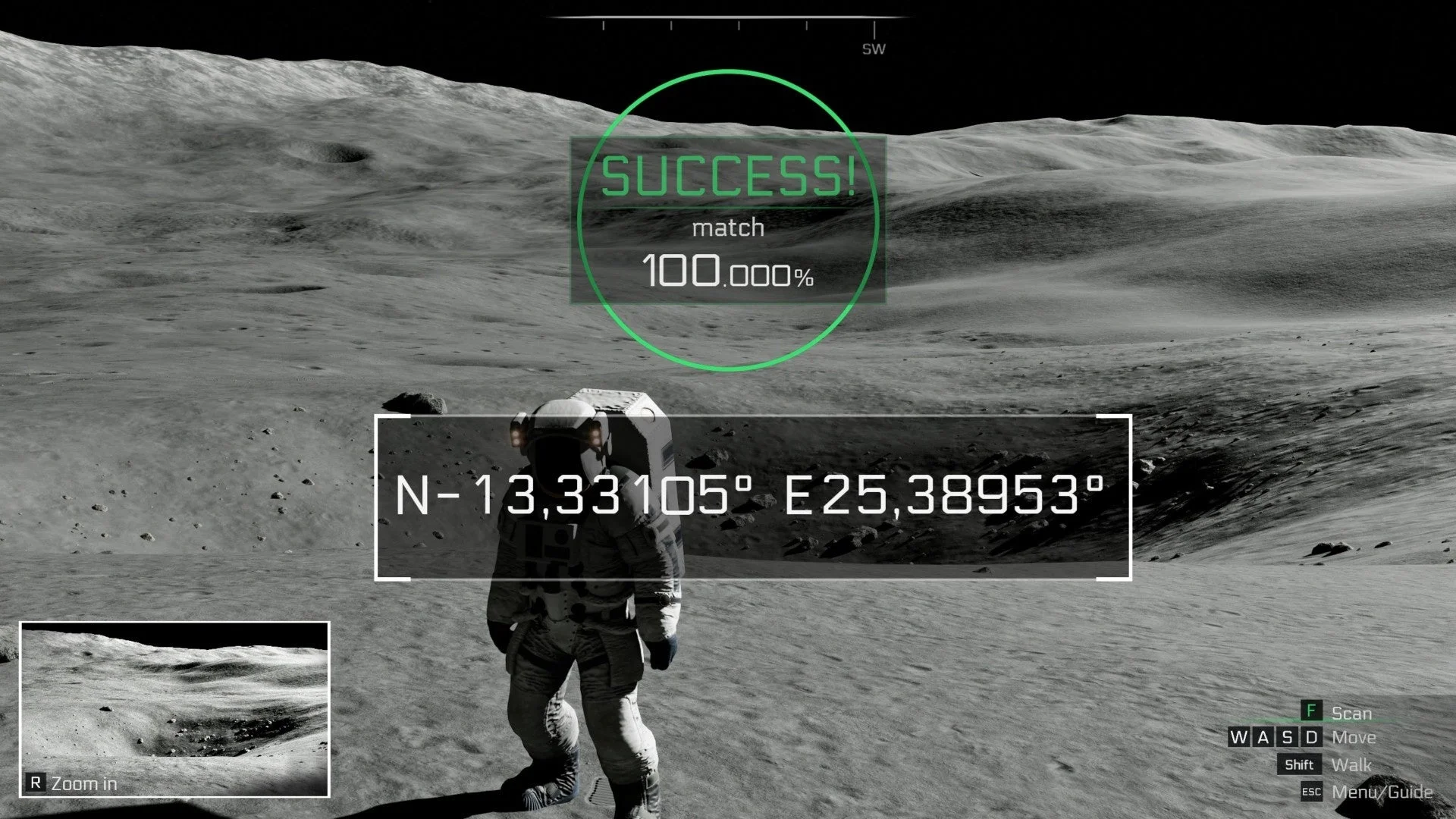Click the A movement key icon
This screenshot has width=1456, height=819.
1263,738
